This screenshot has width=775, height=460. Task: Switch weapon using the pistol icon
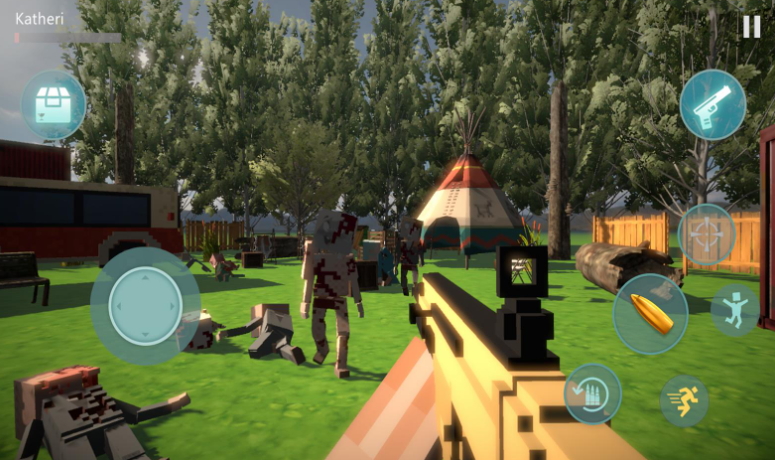click(713, 105)
